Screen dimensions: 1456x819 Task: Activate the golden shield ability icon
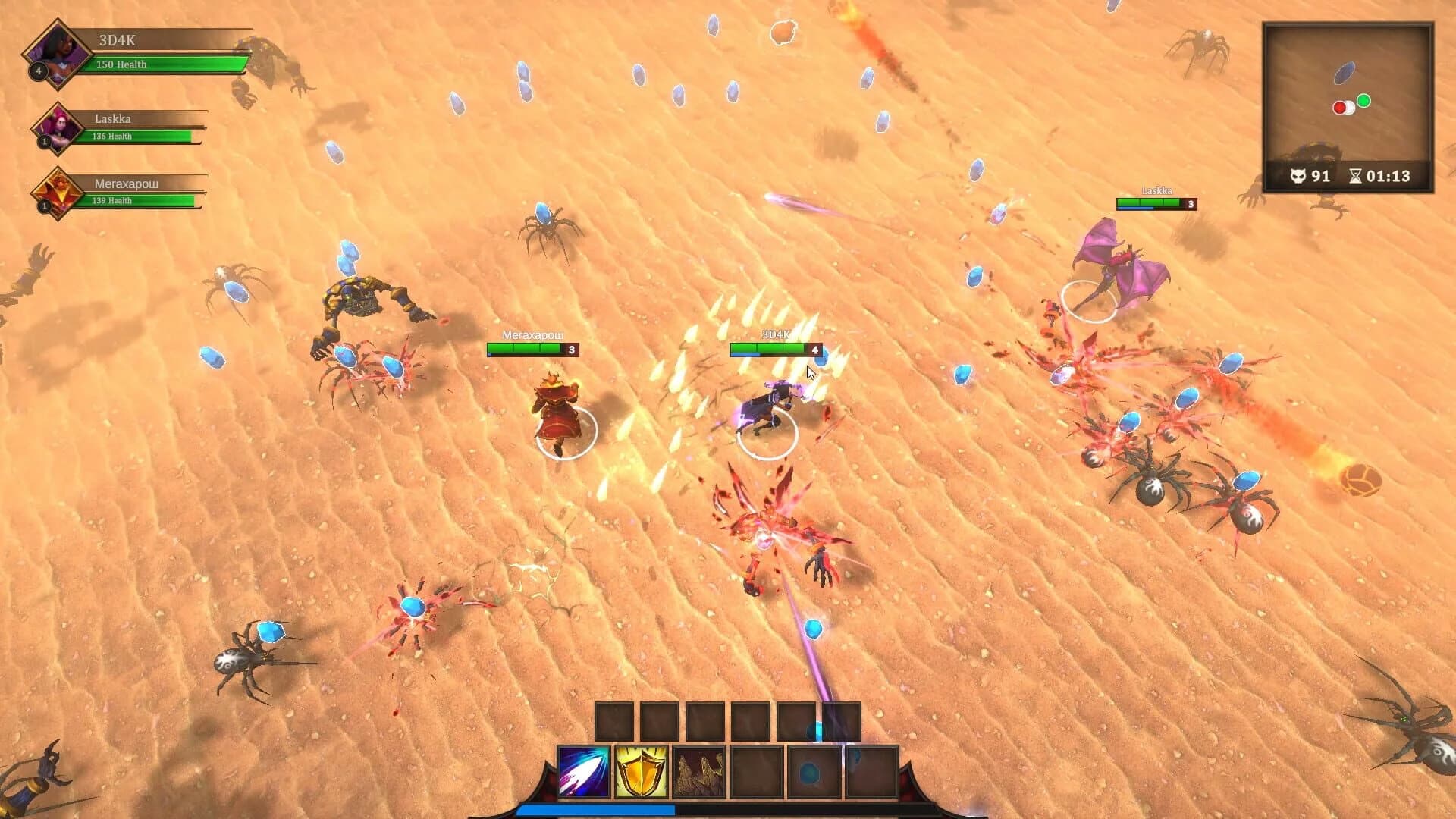pos(641,772)
